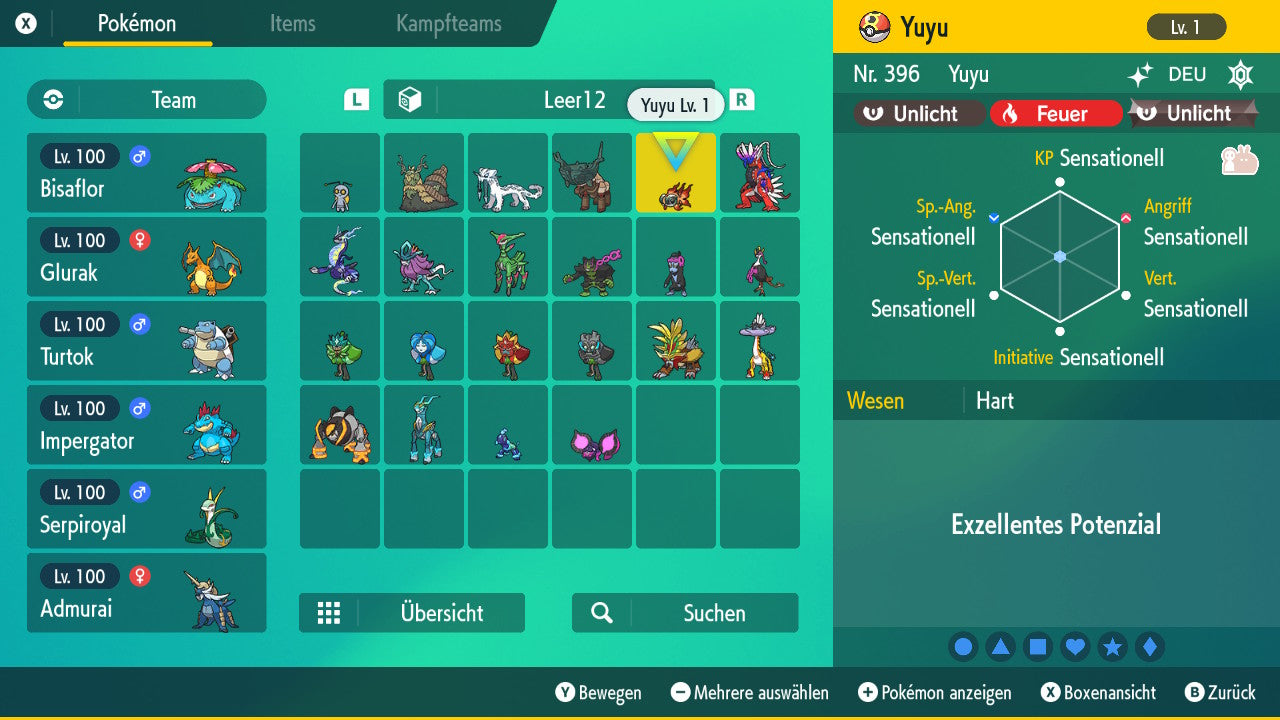The image size is (1280, 720).
Task: Switch to the Items tab
Action: coord(292,24)
